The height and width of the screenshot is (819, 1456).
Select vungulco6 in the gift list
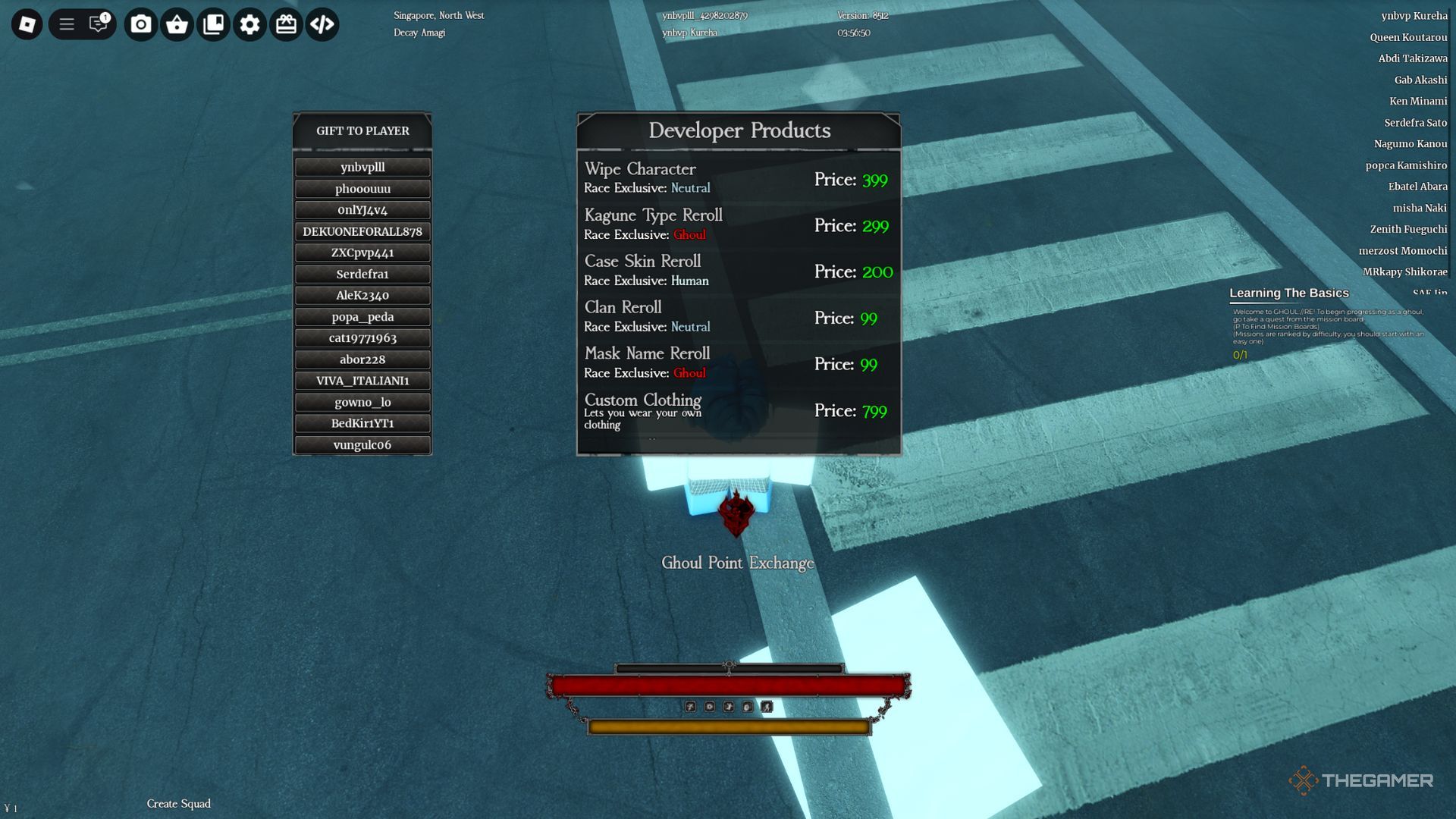[362, 445]
